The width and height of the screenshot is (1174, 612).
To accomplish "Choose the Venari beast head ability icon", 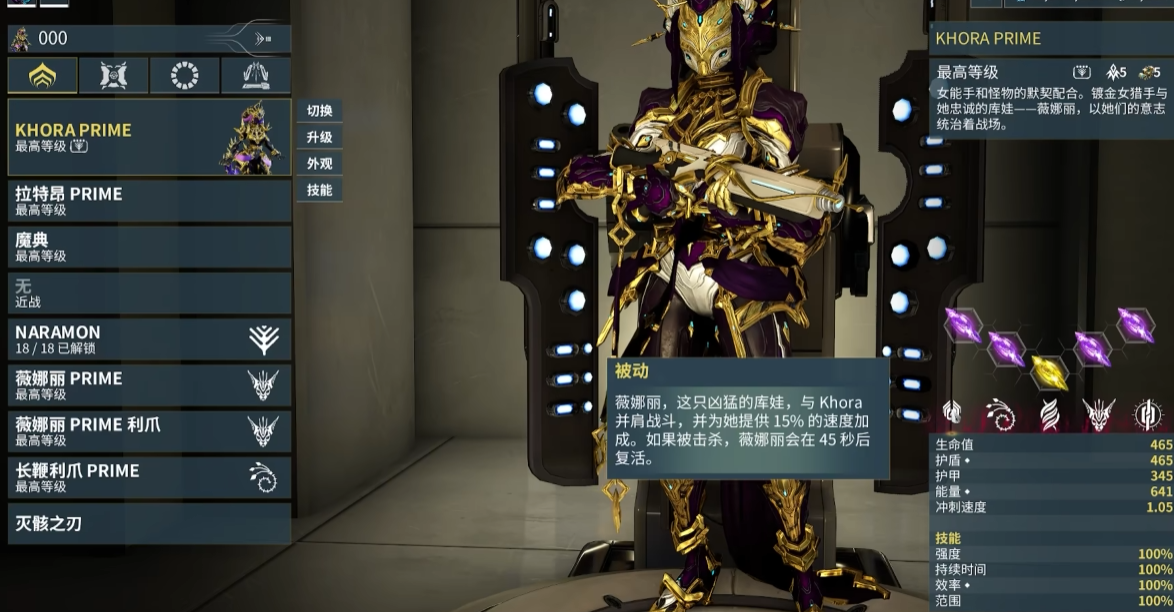I will pyautogui.click(x=1099, y=413).
